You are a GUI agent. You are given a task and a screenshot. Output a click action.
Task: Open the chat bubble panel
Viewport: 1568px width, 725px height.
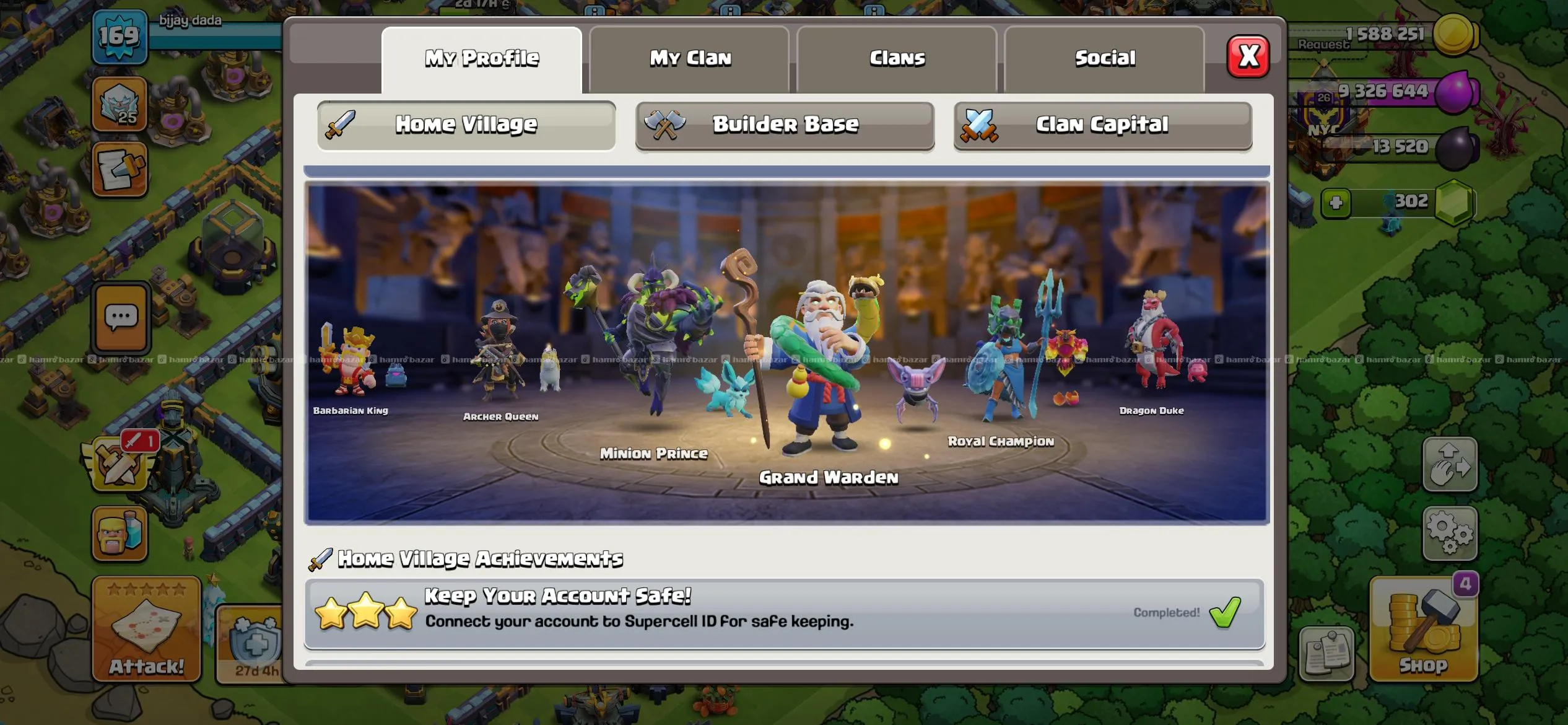tap(121, 316)
